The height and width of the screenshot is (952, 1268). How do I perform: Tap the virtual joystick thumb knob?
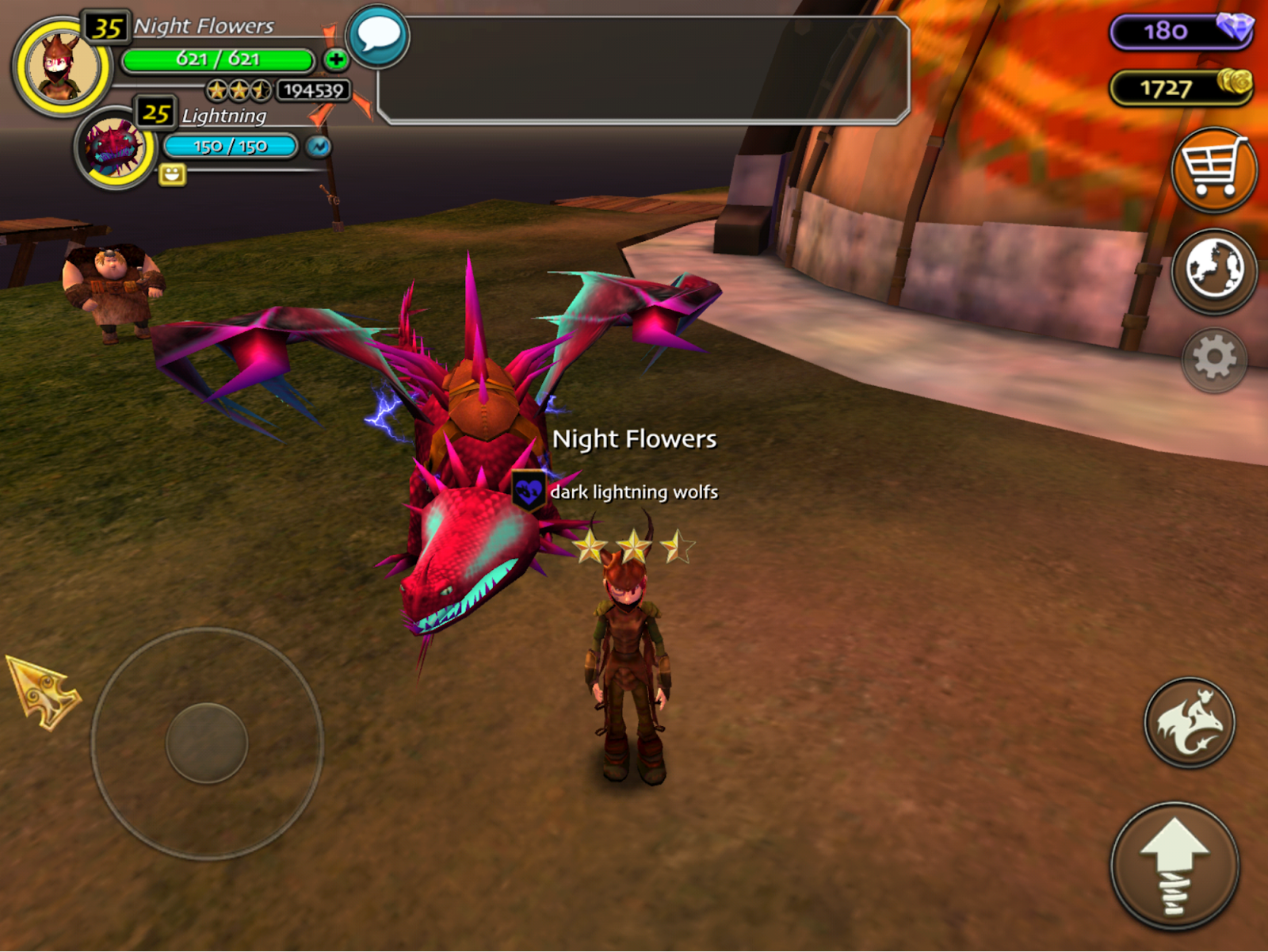(x=207, y=743)
